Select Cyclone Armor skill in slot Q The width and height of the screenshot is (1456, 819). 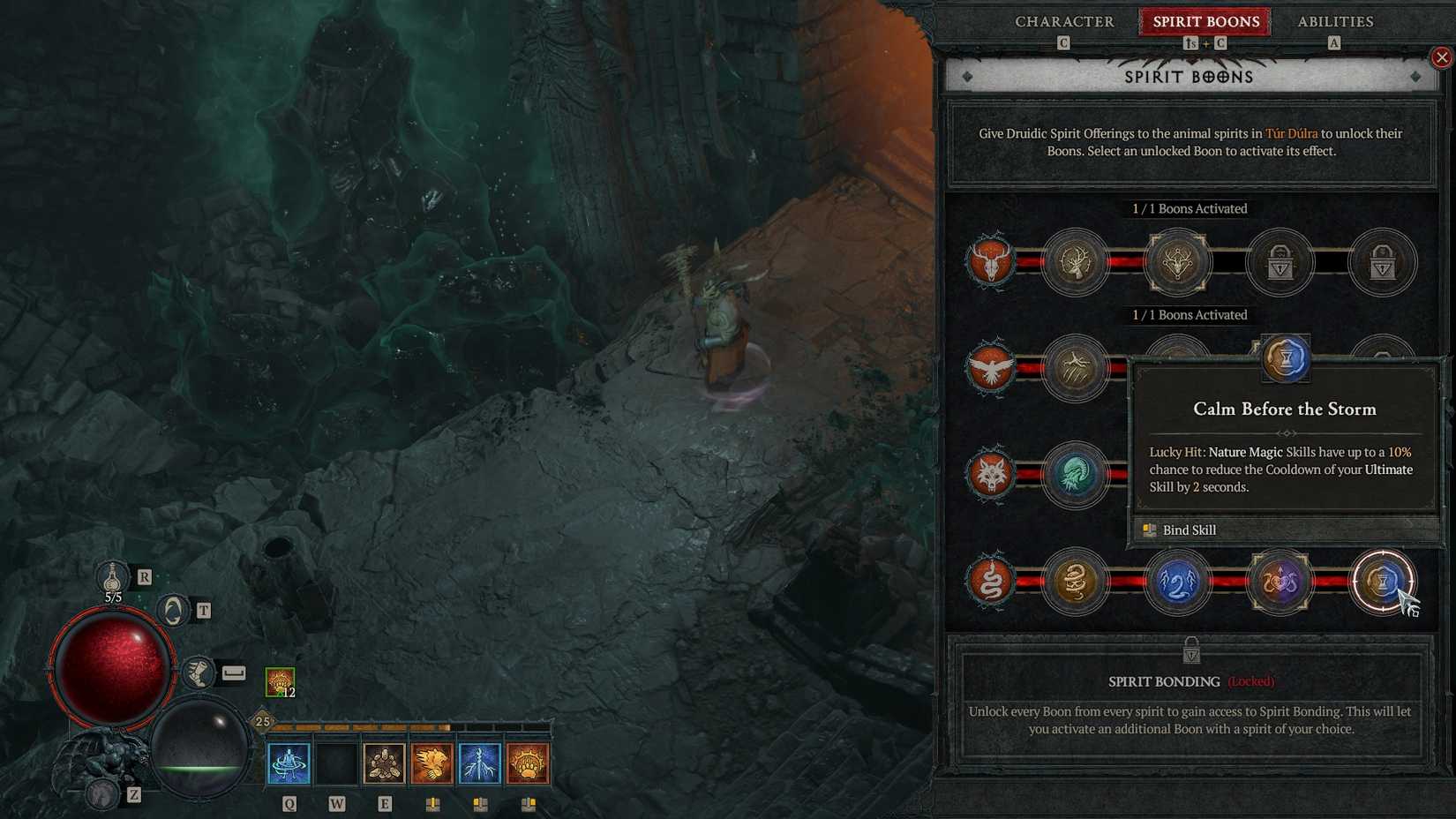pyautogui.click(x=289, y=764)
